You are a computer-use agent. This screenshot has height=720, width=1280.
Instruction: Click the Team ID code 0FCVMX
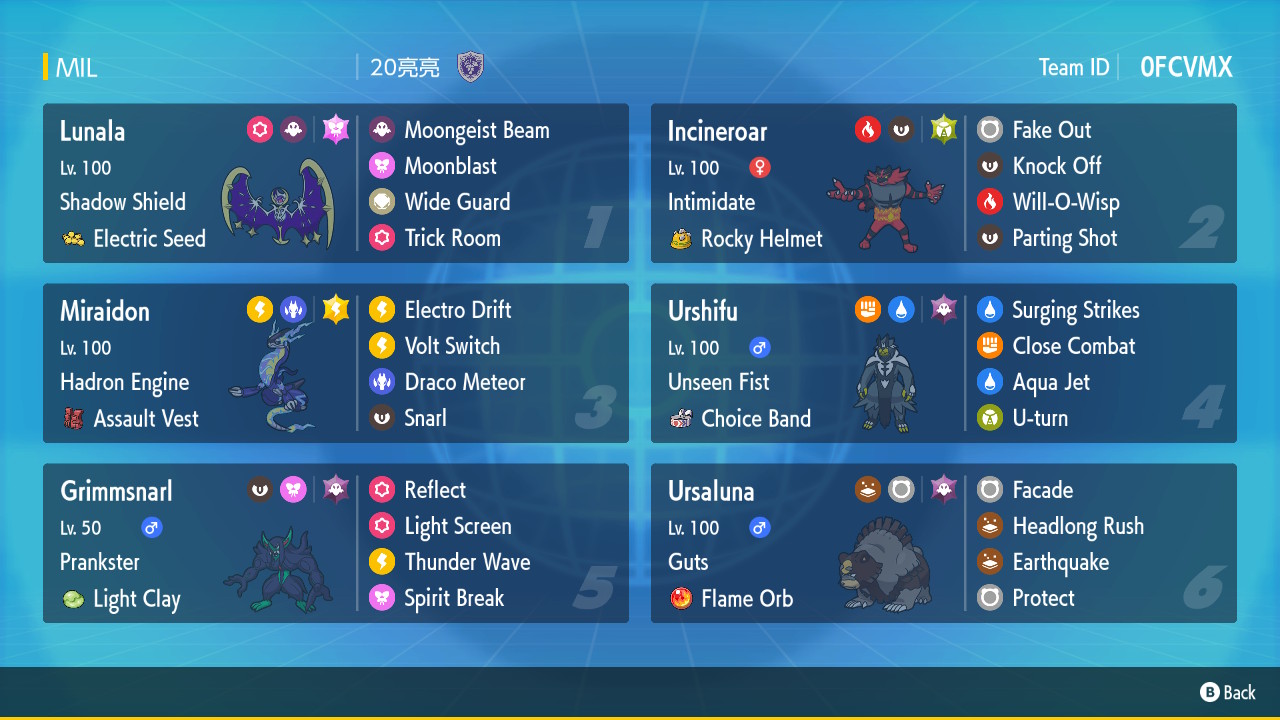[x=1186, y=67]
